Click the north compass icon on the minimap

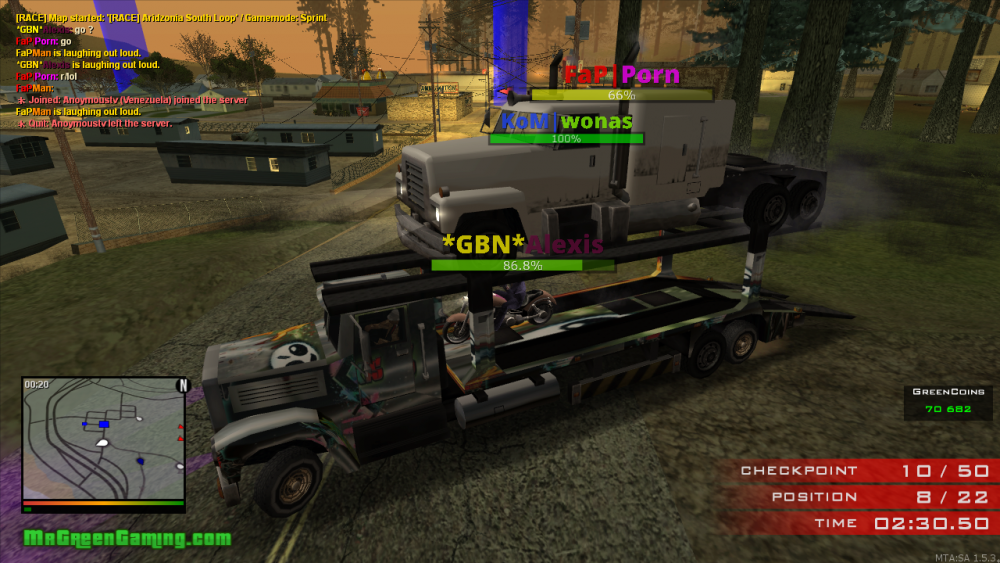tap(182, 385)
